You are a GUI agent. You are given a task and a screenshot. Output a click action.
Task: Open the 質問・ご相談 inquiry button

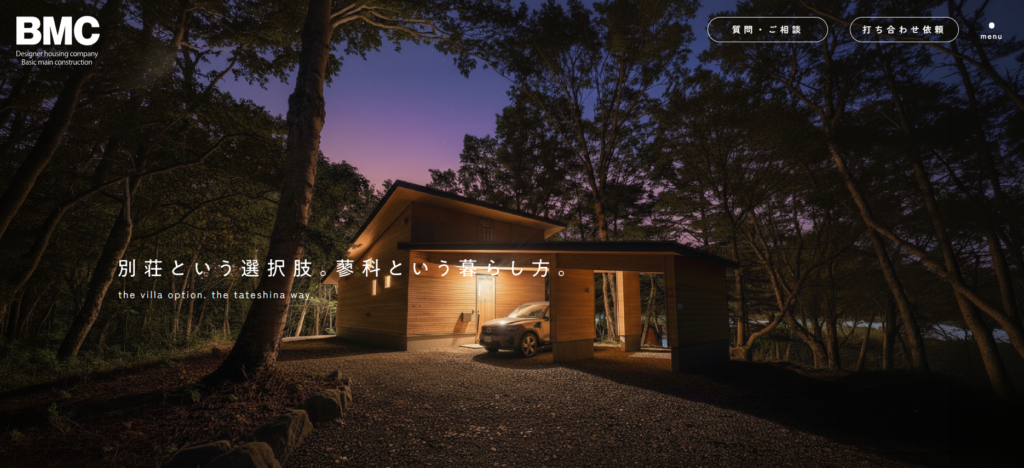click(x=767, y=30)
